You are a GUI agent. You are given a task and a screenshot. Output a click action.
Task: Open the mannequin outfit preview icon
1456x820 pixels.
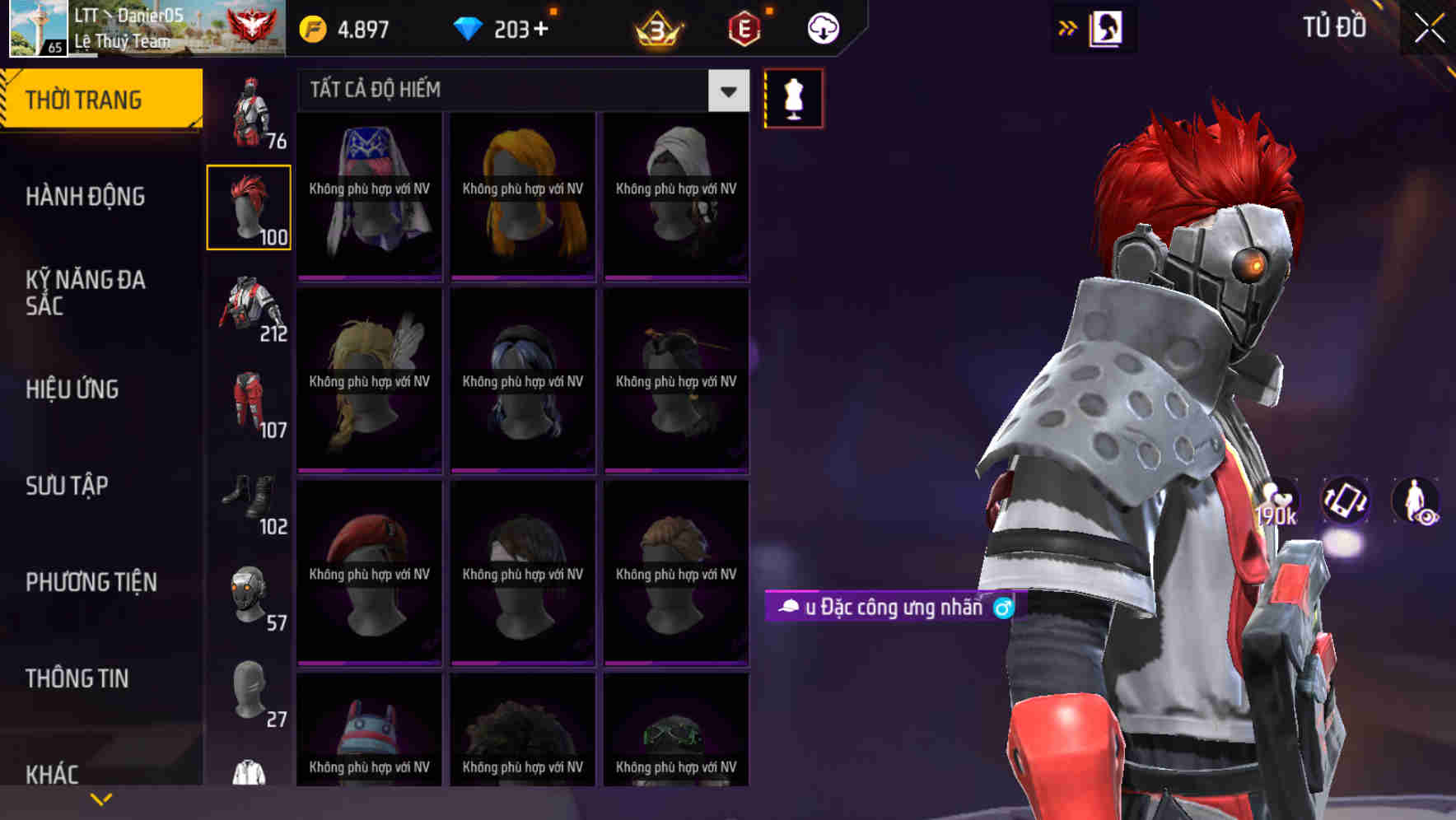pyautogui.click(x=793, y=97)
